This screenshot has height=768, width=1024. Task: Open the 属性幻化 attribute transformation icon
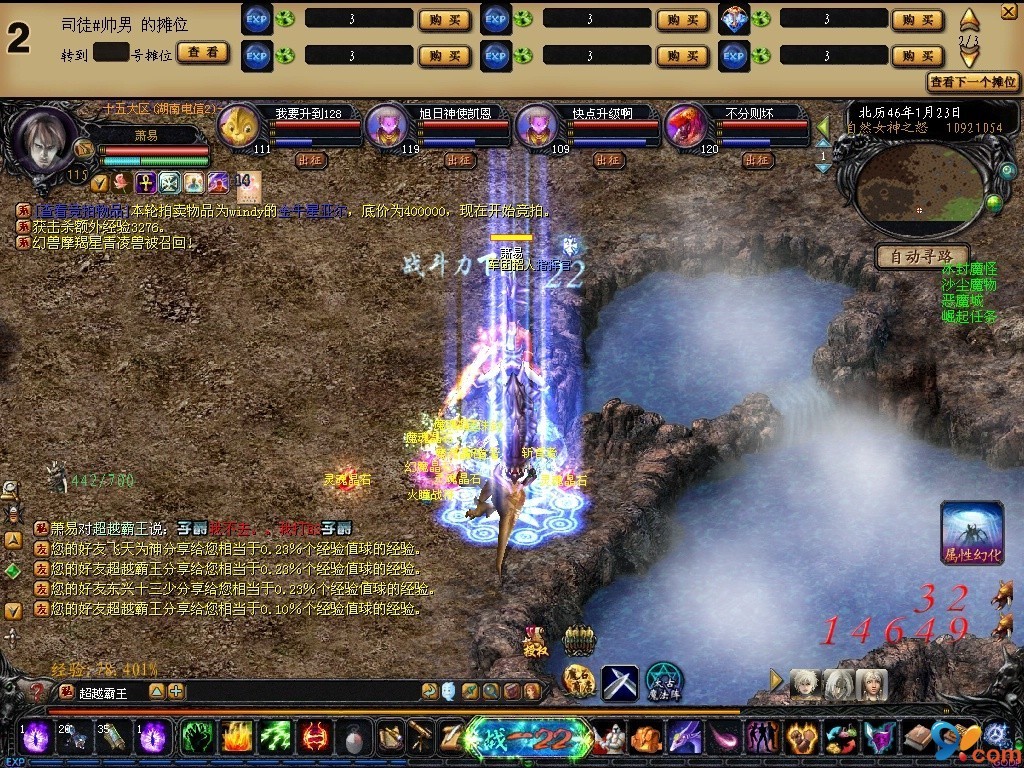pyautogui.click(x=971, y=532)
